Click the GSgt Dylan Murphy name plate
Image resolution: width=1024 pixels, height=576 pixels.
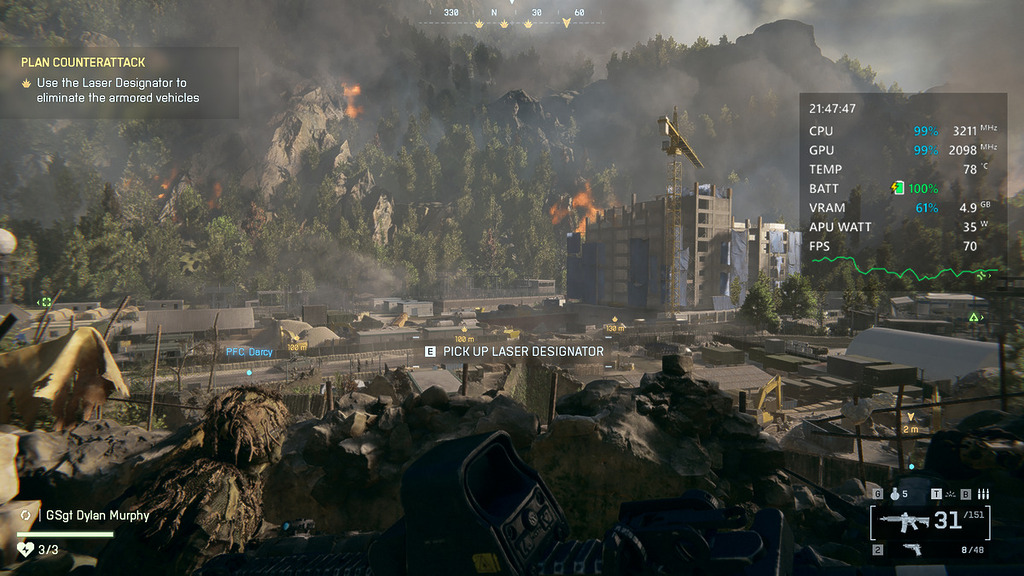pos(97,516)
